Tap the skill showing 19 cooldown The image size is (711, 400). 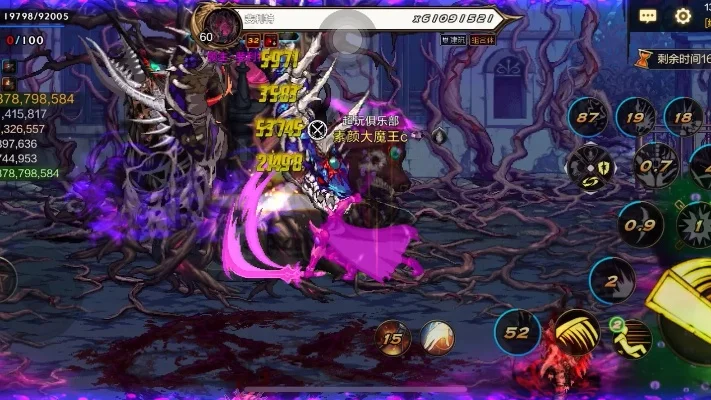(x=636, y=117)
